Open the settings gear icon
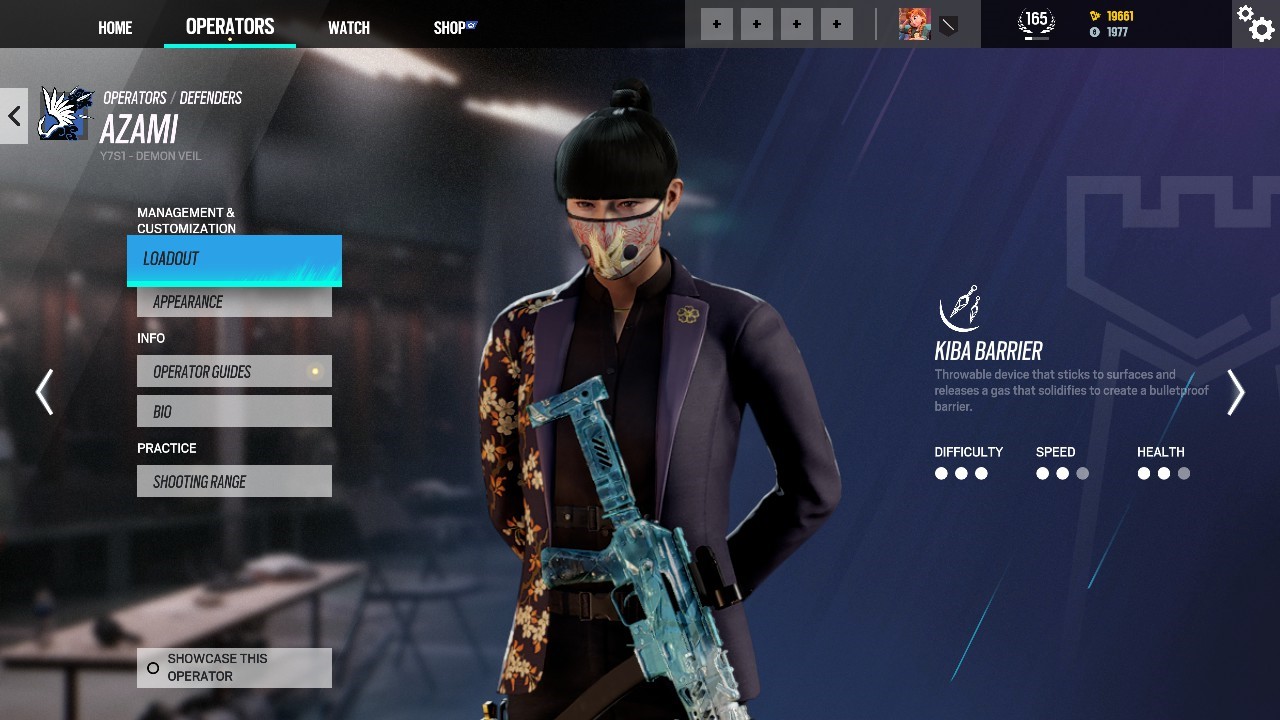 1255,24
